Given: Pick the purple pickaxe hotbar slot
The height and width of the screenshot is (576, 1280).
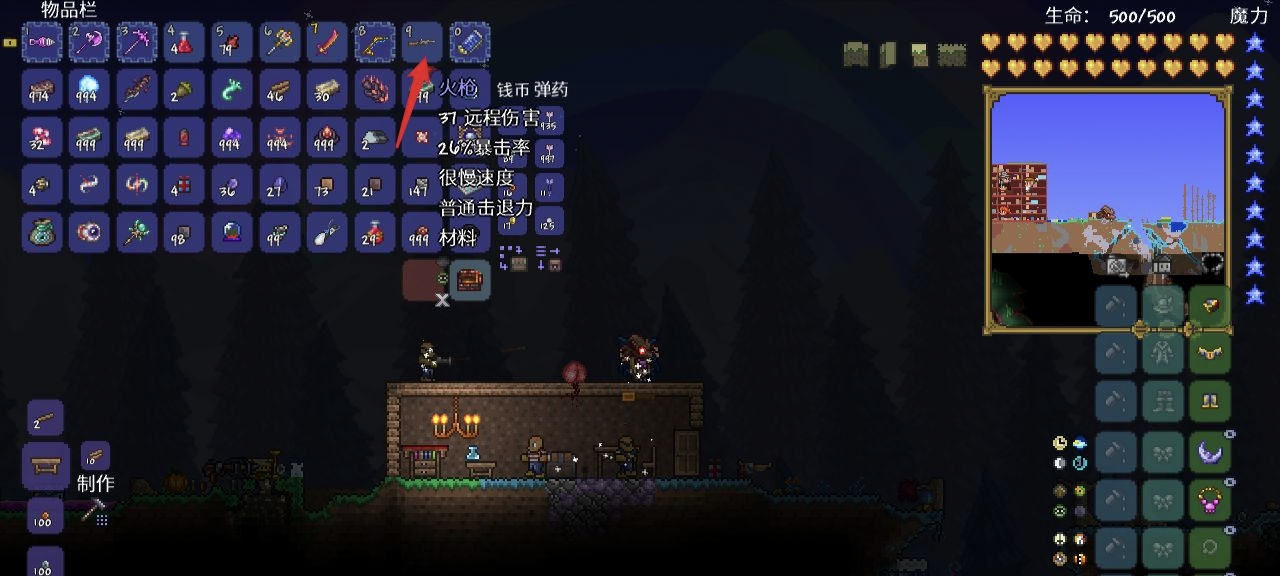Looking at the screenshot, I should coord(137,43).
